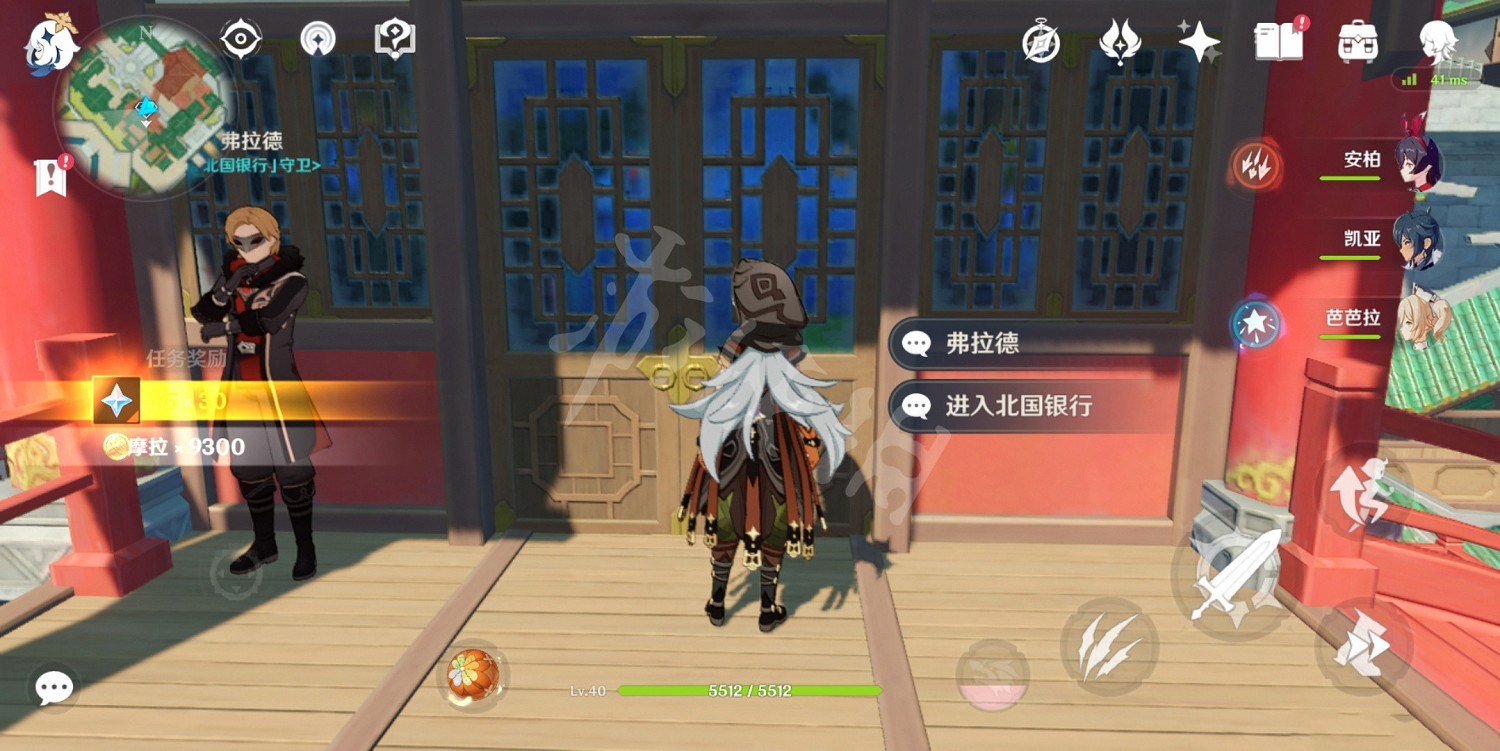Tap the character HP bar
The width and height of the screenshot is (1500, 751).
[x=750, y=690]
